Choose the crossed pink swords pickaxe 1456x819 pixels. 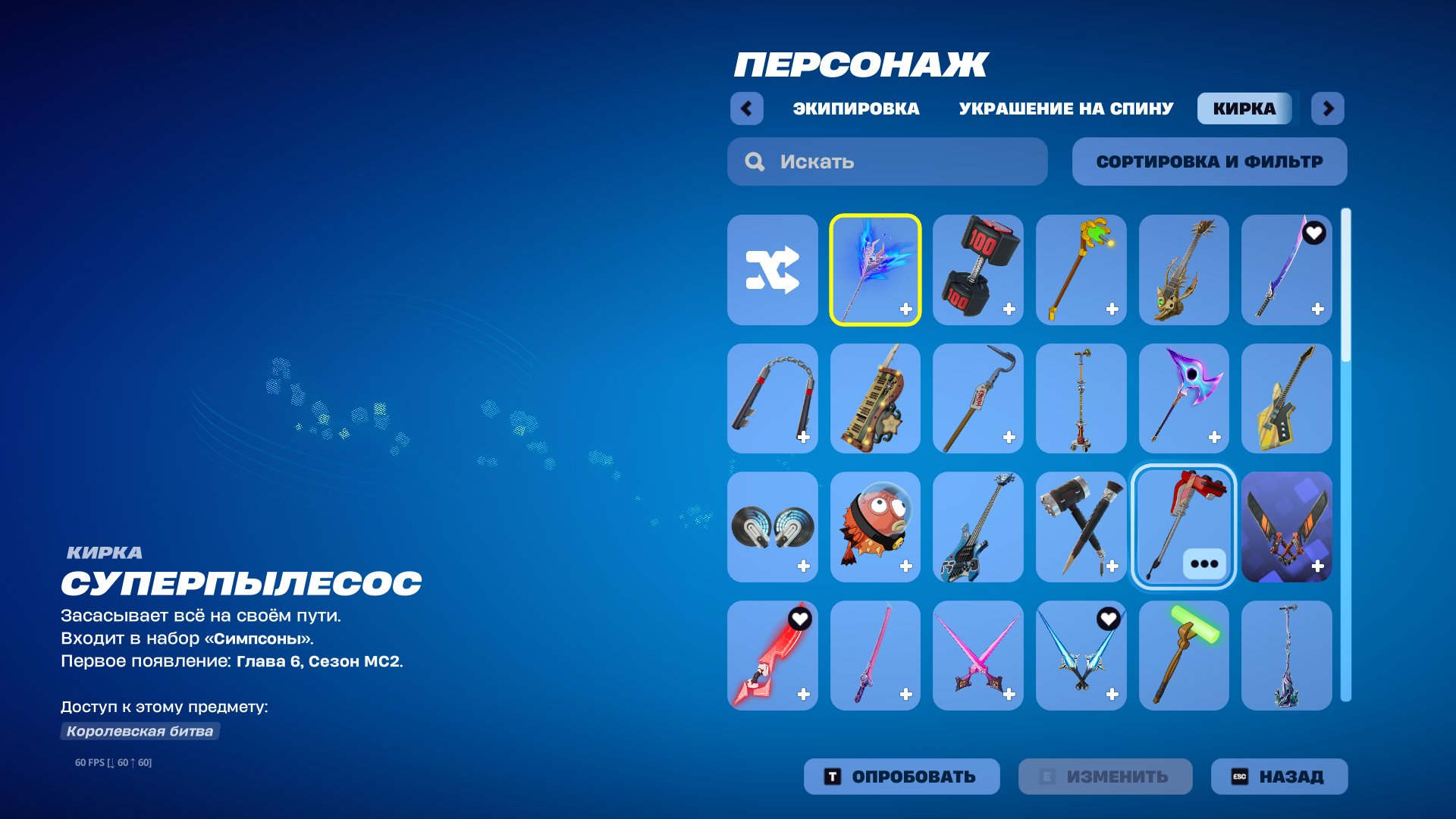pos(977,655)
